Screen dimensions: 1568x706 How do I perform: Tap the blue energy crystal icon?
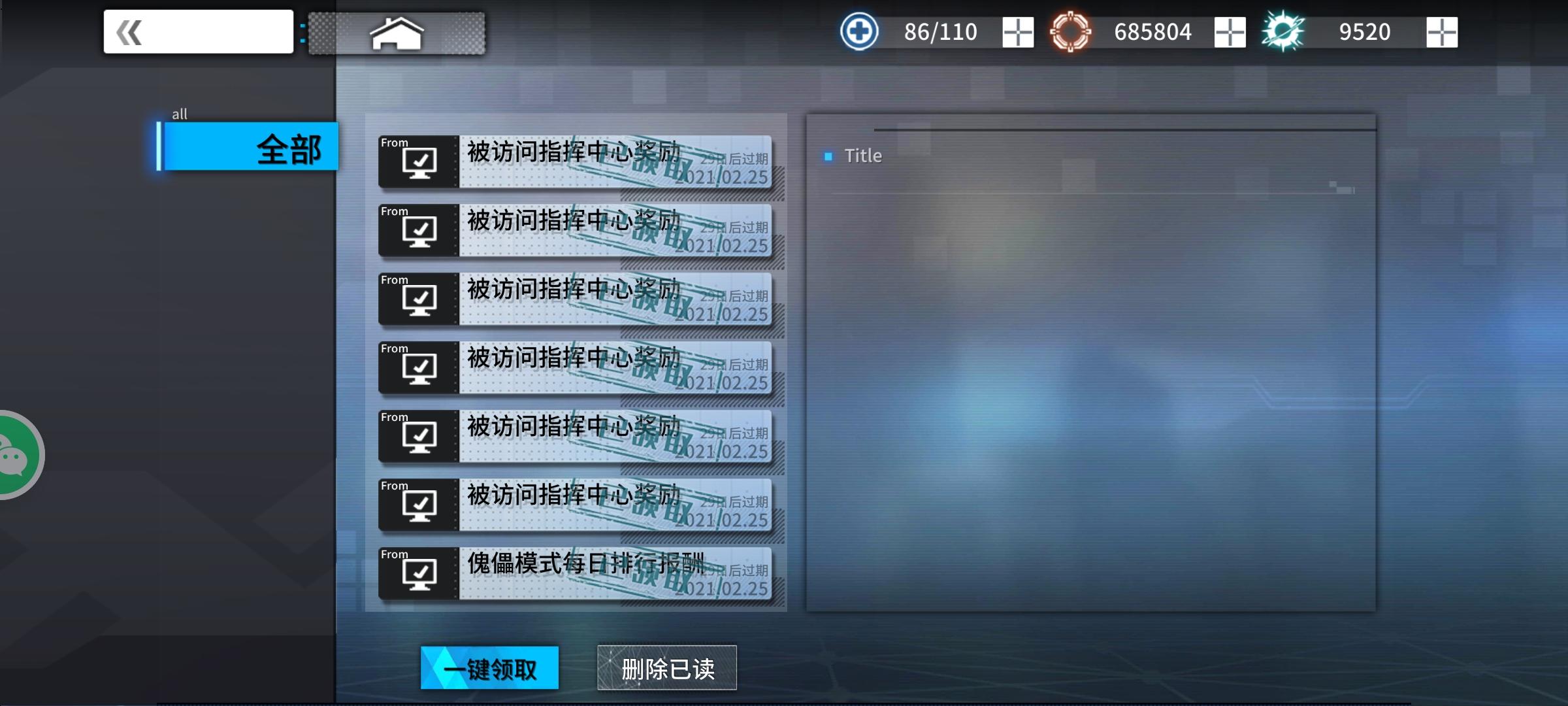[x=1284, y=31]
